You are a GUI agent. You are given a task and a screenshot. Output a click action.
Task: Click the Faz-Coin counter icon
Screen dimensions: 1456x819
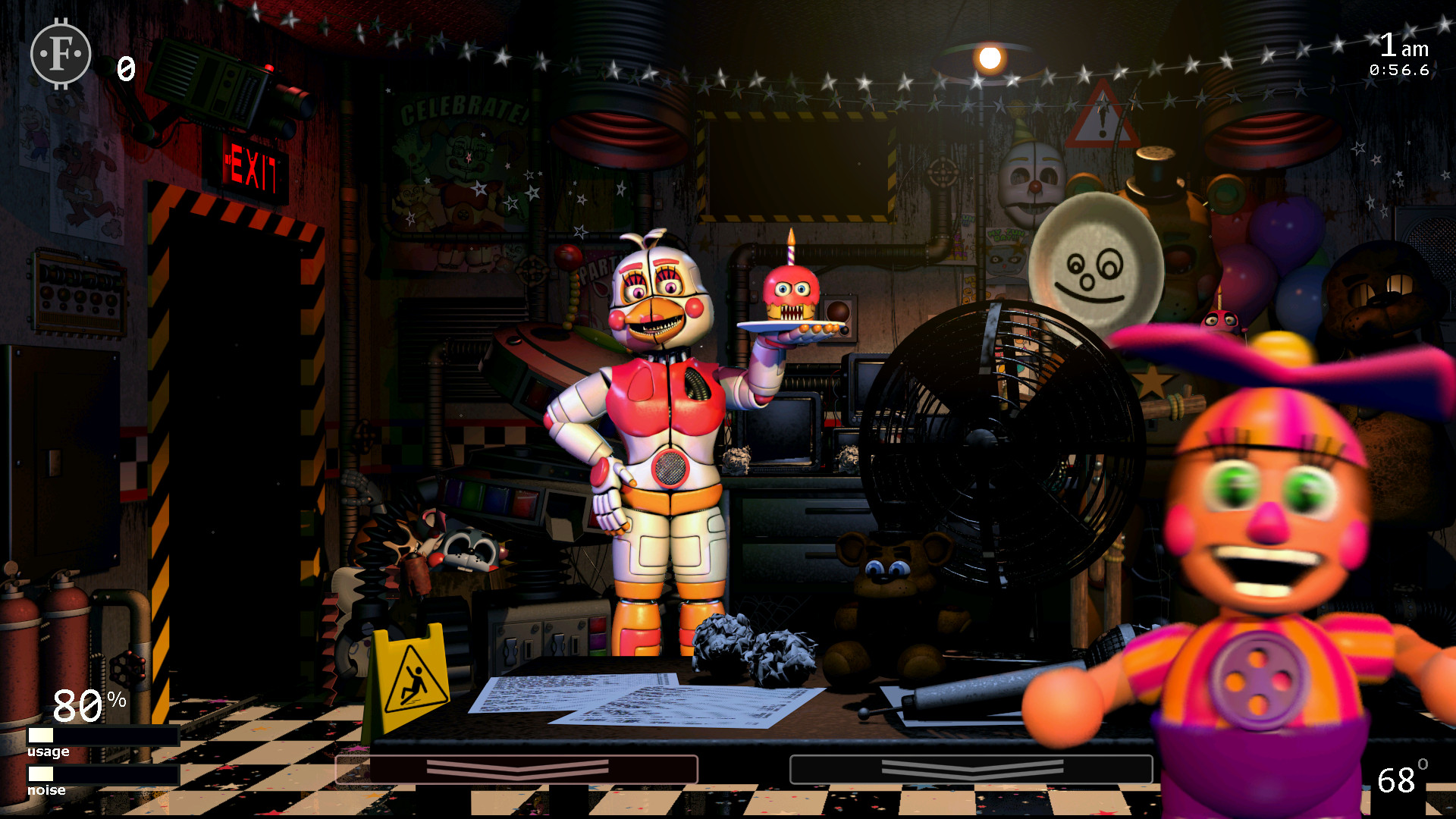(60, 54)
